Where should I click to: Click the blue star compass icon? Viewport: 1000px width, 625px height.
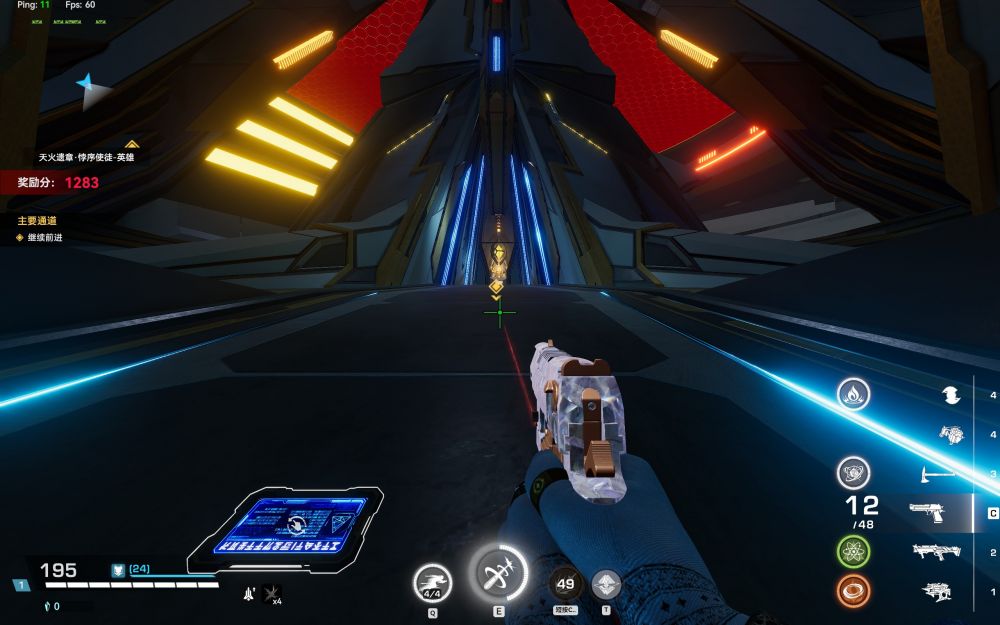coord(93,92)
